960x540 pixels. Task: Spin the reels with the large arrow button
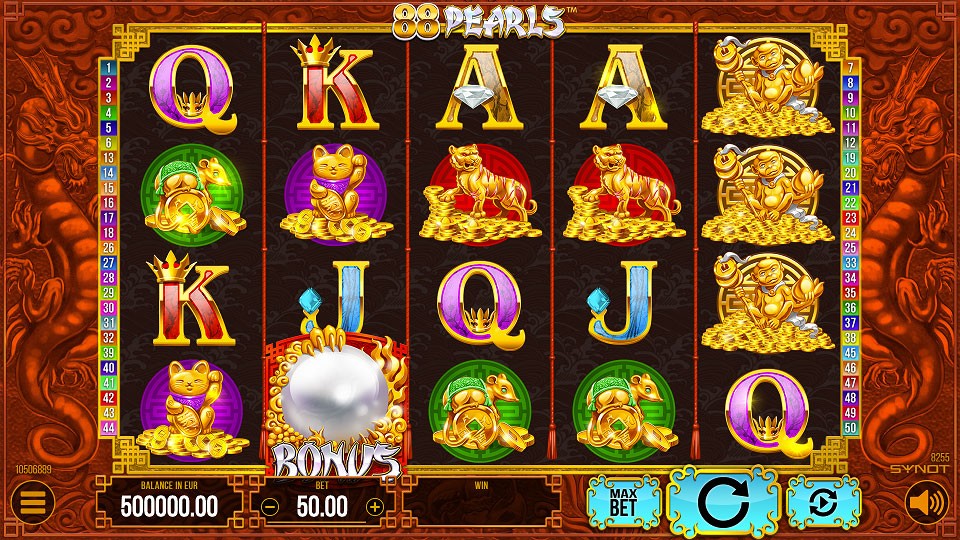724,502
